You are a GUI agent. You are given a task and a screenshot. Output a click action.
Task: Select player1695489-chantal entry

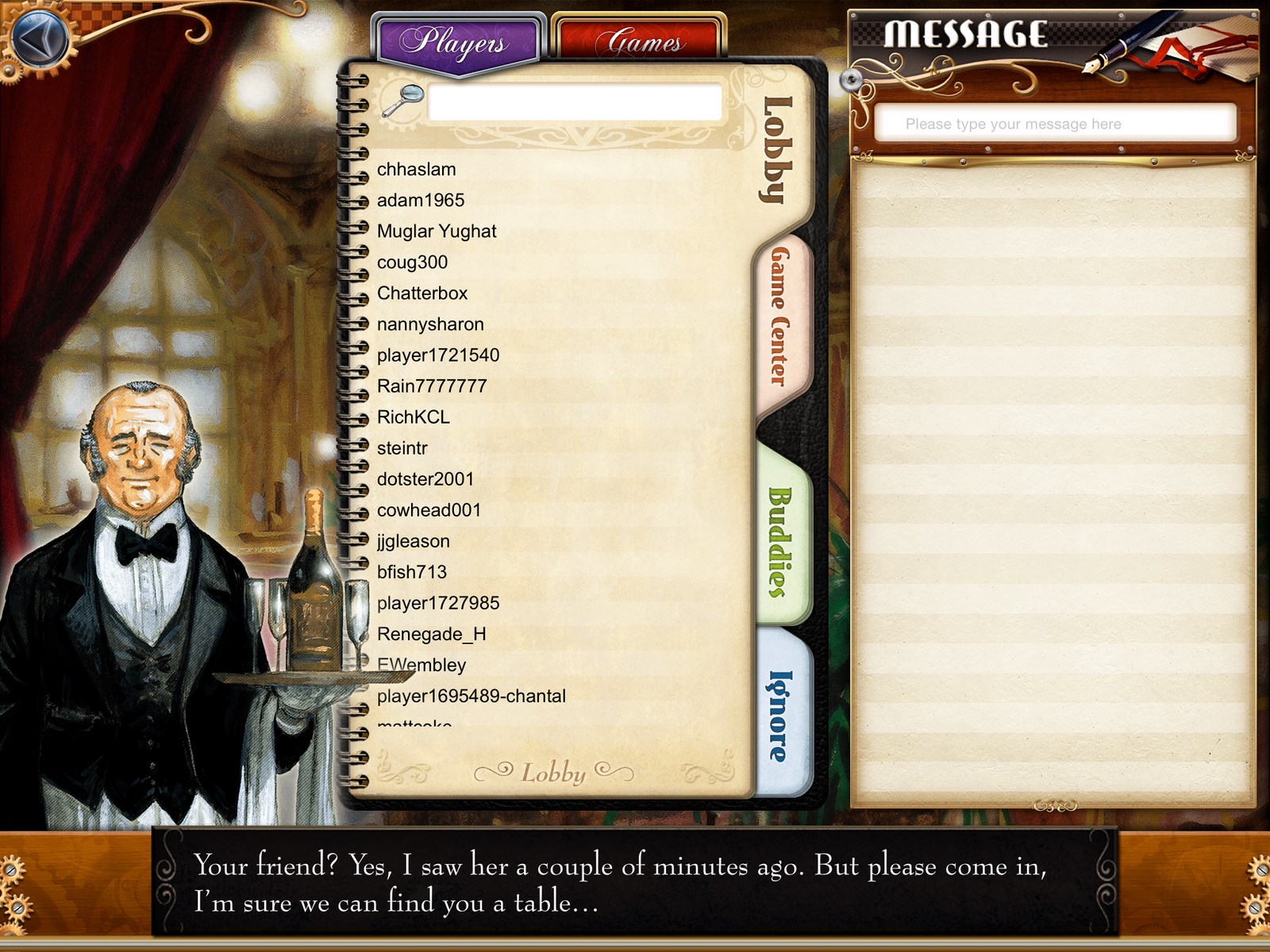[471, 697]
